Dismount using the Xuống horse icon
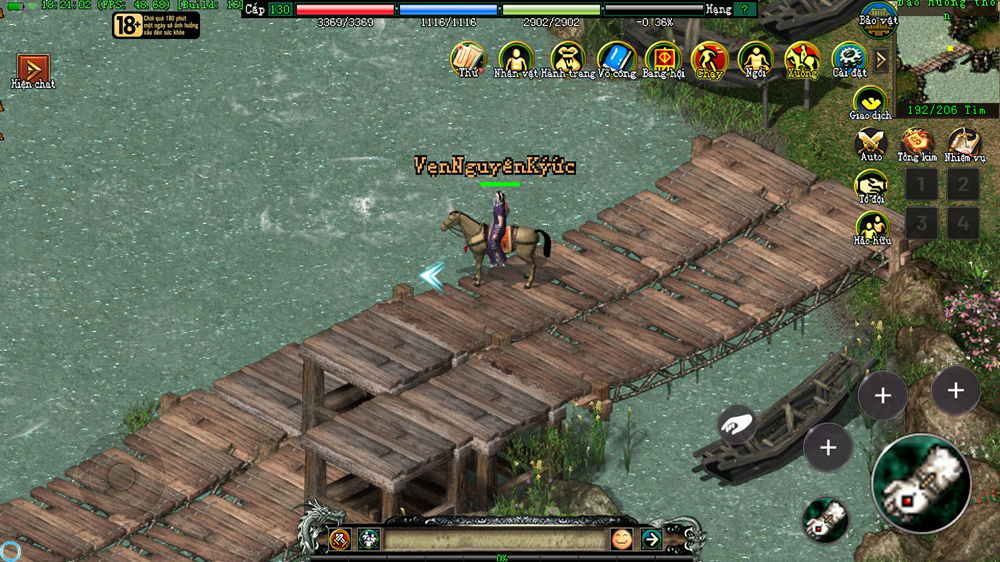1000x562 pixels. click(x=802, y=58)
